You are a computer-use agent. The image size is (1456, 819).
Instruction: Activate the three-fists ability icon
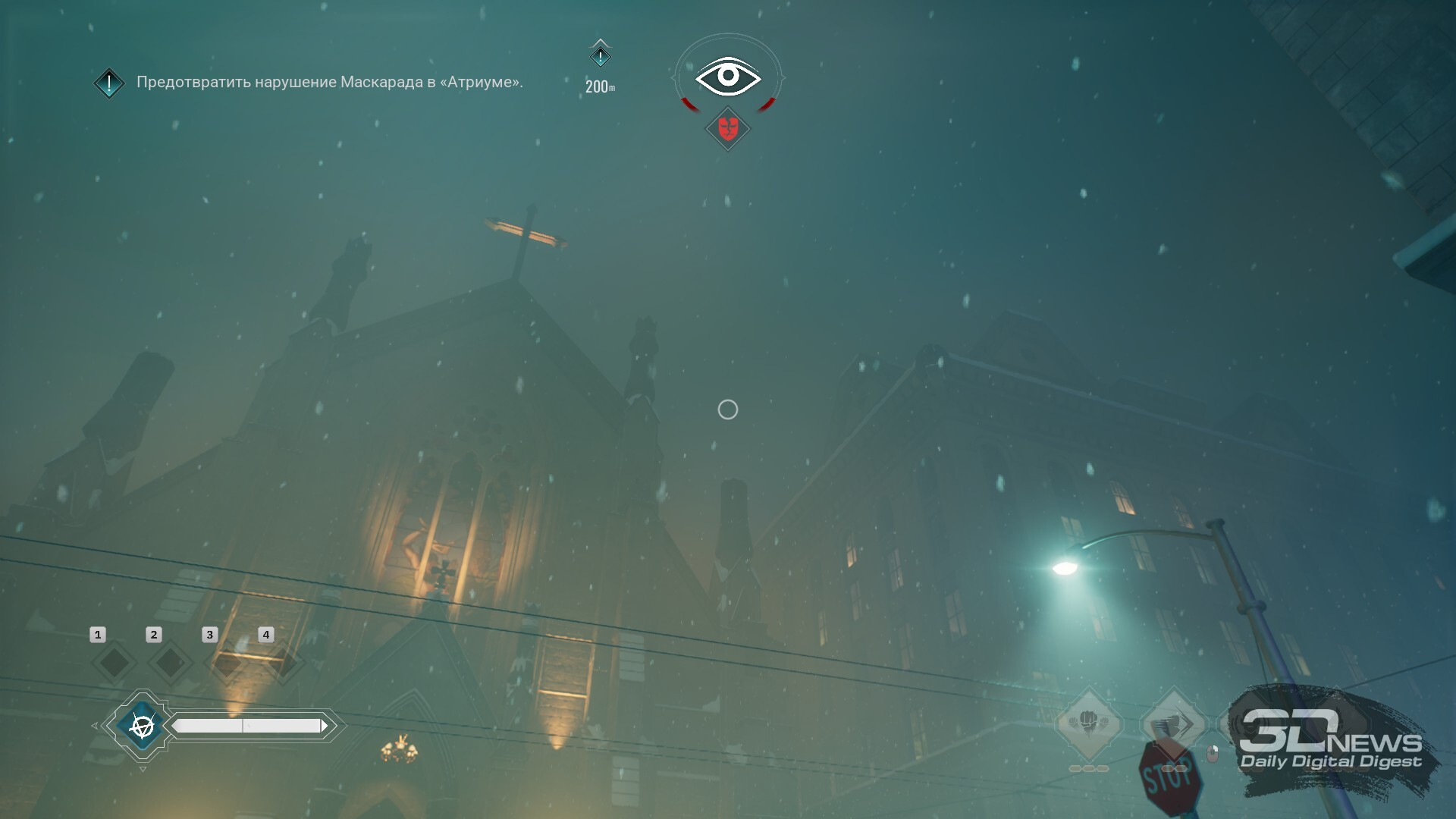[1089, 724]
